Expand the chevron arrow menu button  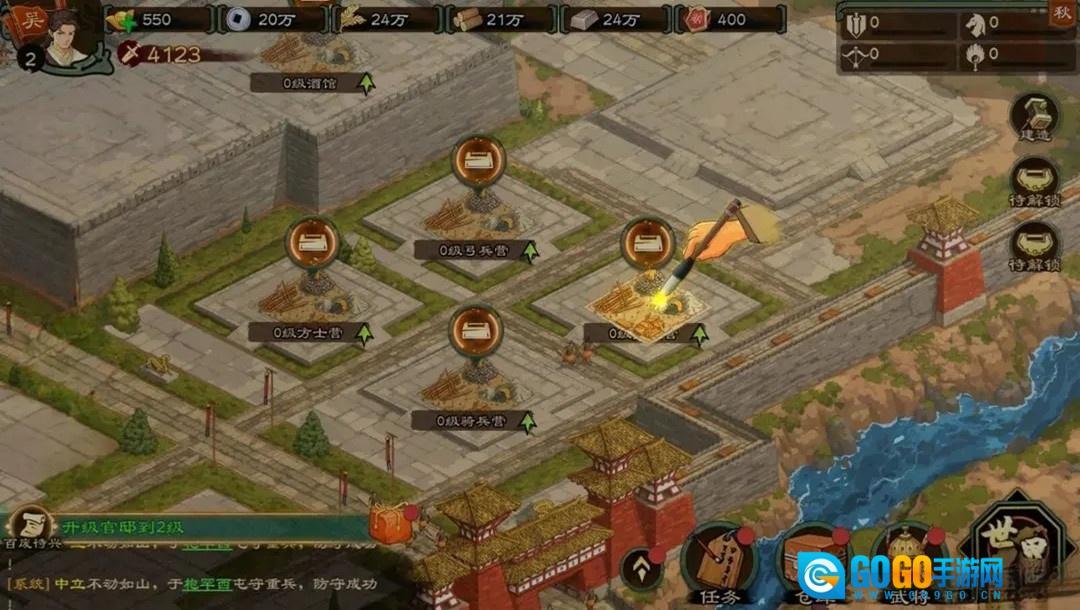point(642,570)
